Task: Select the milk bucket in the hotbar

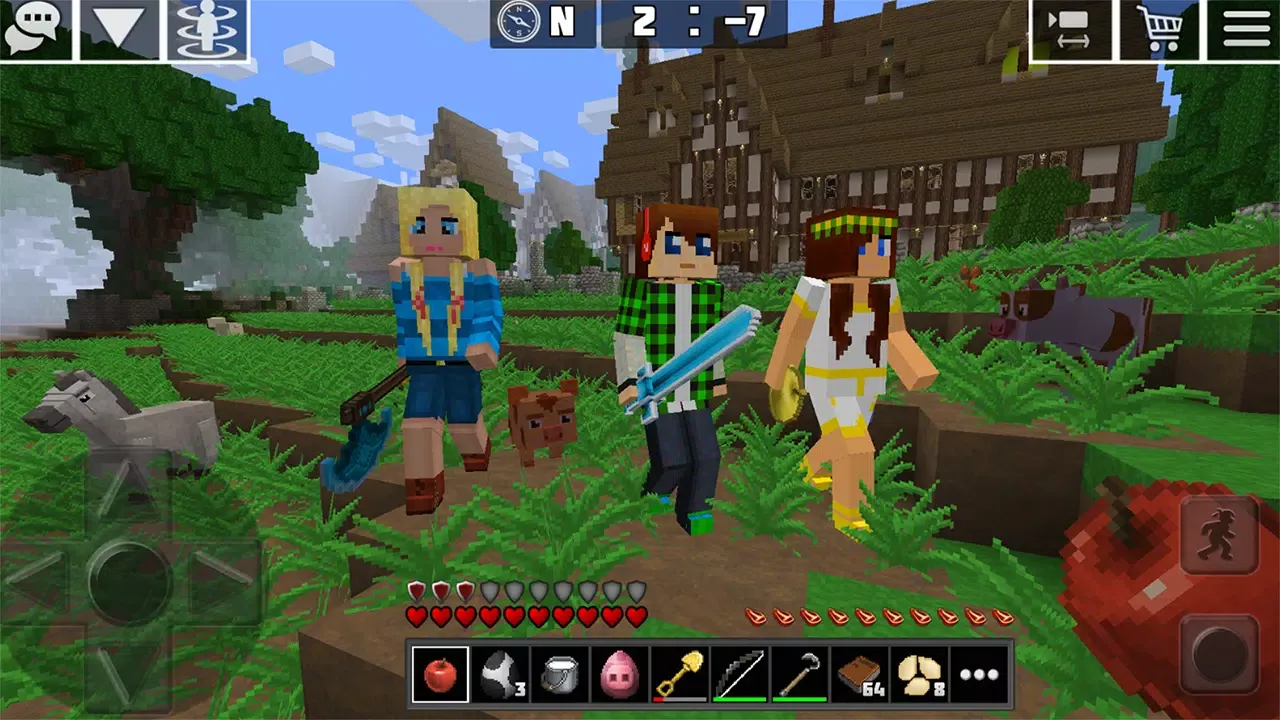Action: (560, 673)
